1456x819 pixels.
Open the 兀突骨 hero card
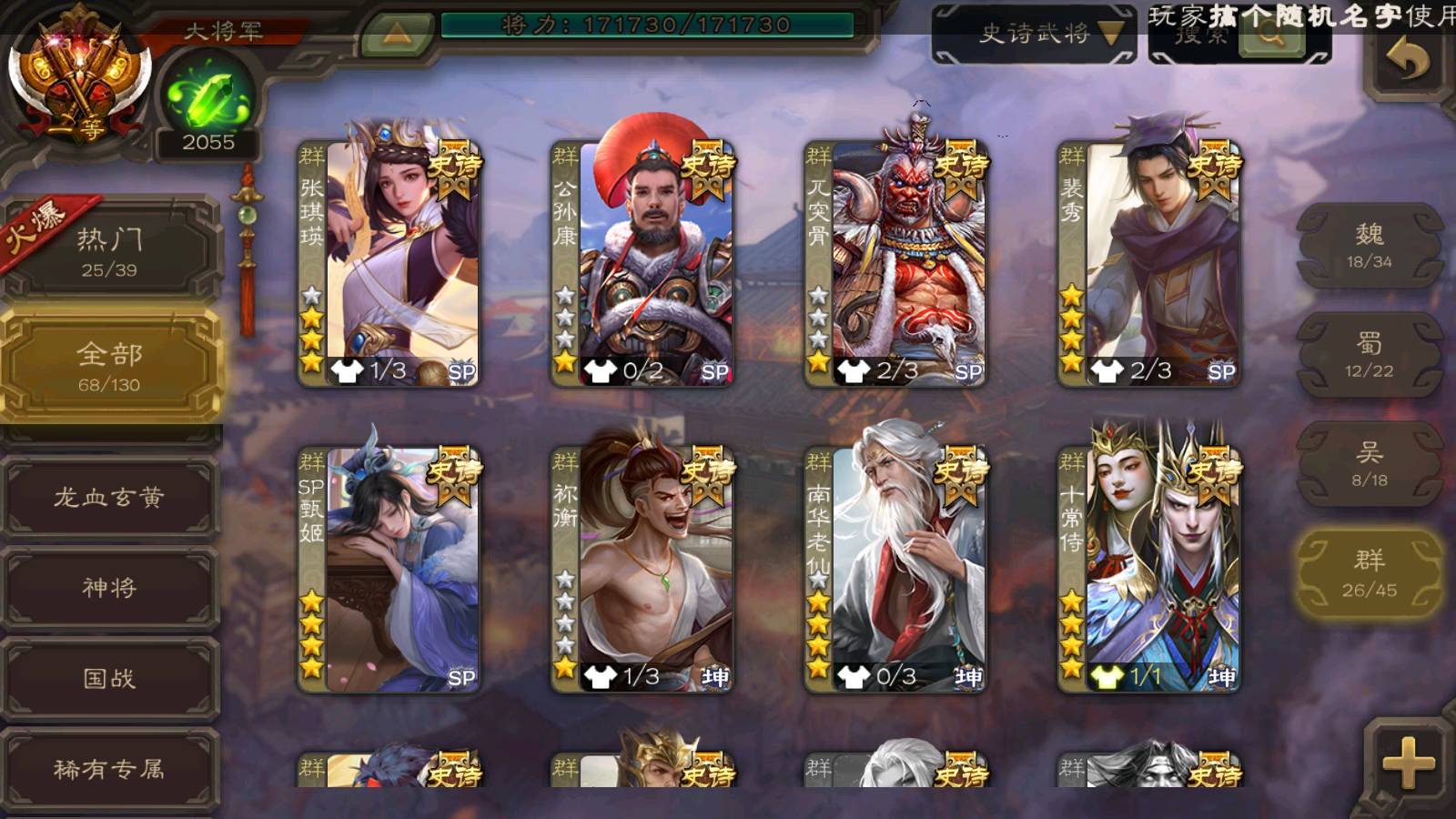895,262
